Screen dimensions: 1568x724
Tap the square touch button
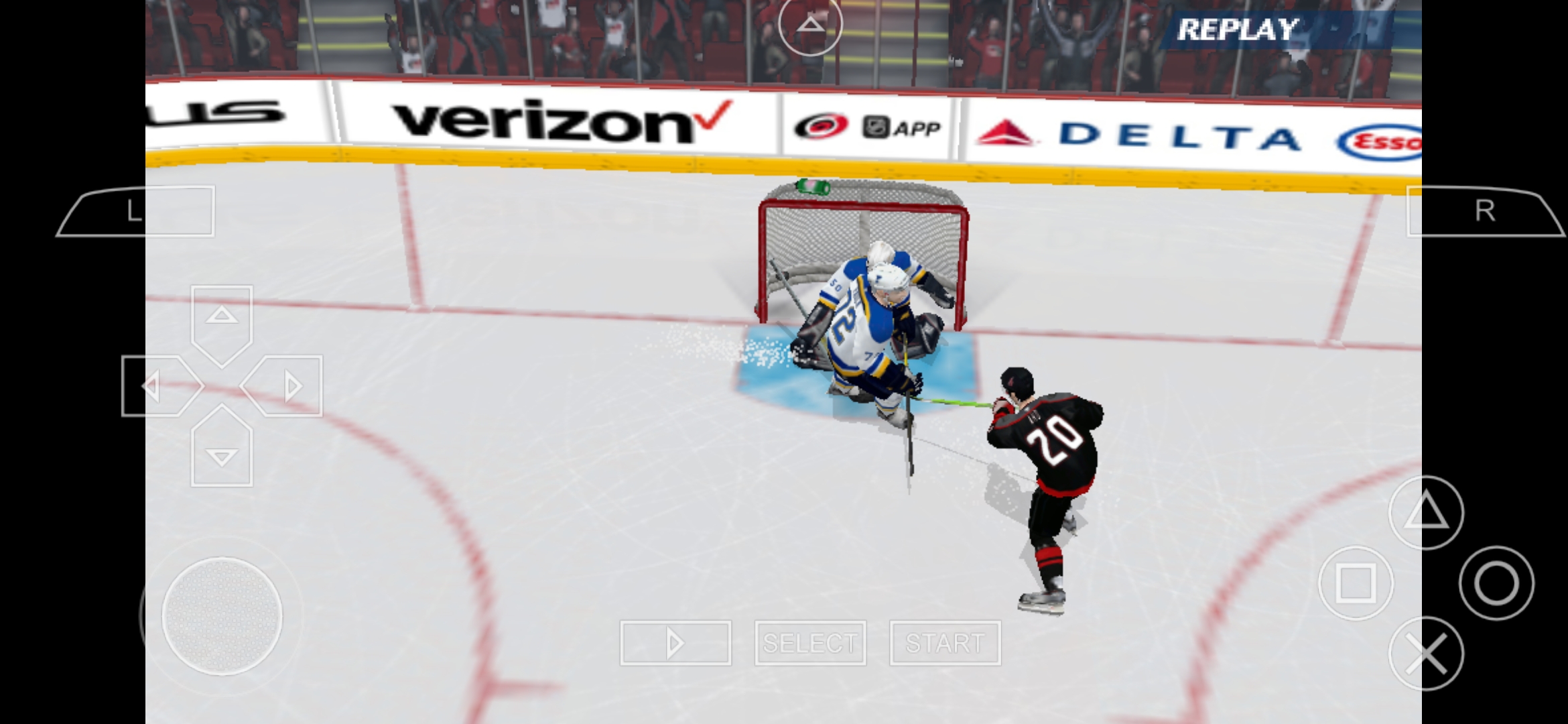point(1356,583)
